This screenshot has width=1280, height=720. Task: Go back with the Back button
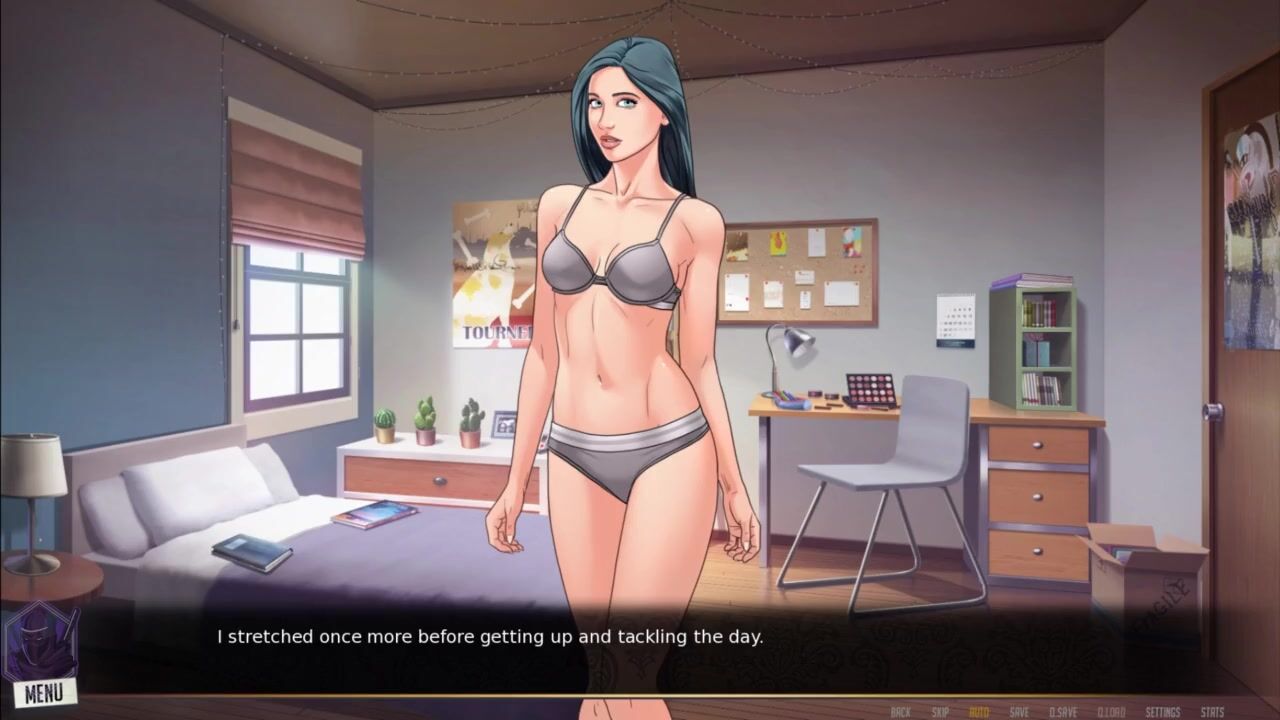(x=900, y=712)
